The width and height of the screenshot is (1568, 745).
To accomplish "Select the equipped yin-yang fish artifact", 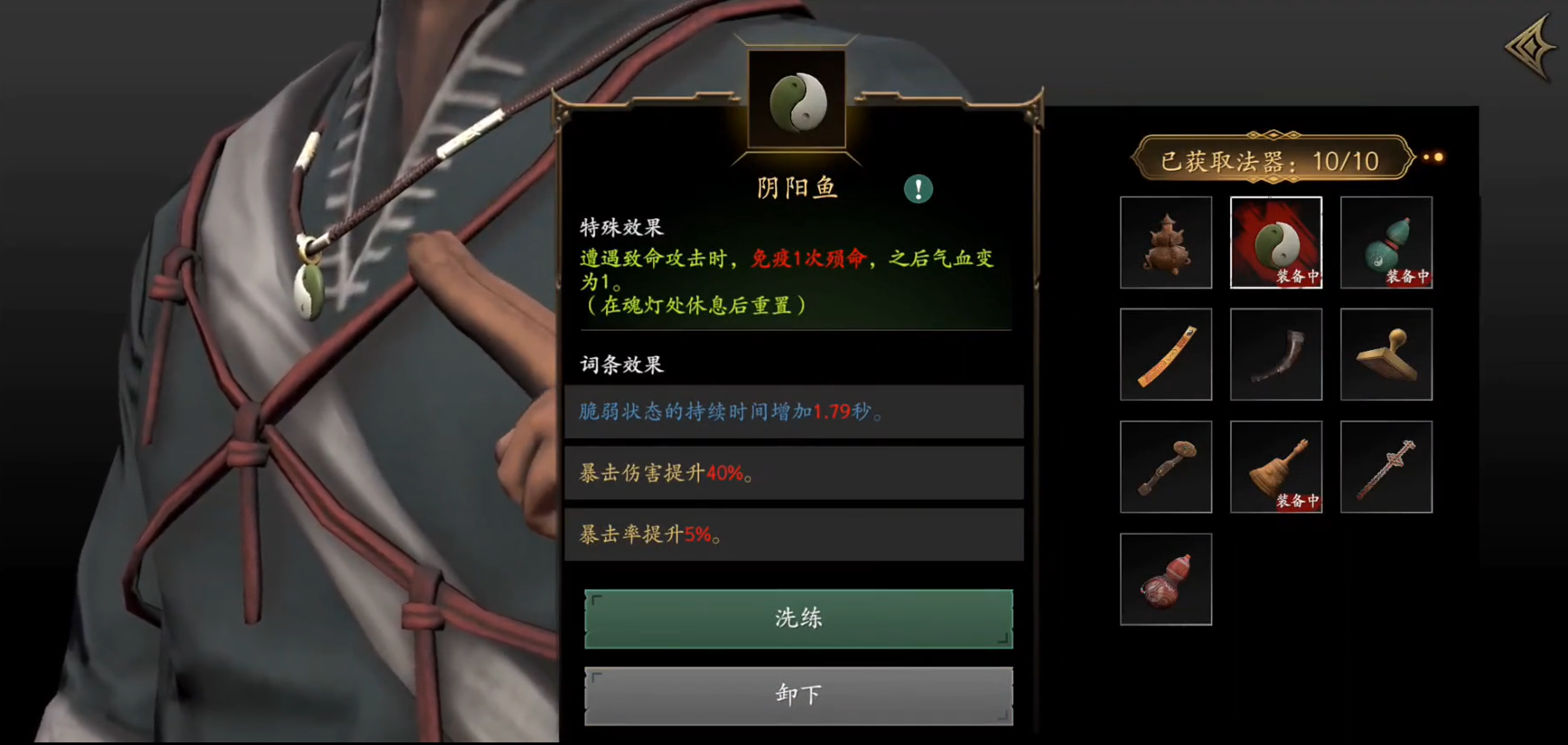I will [1276, 243].
